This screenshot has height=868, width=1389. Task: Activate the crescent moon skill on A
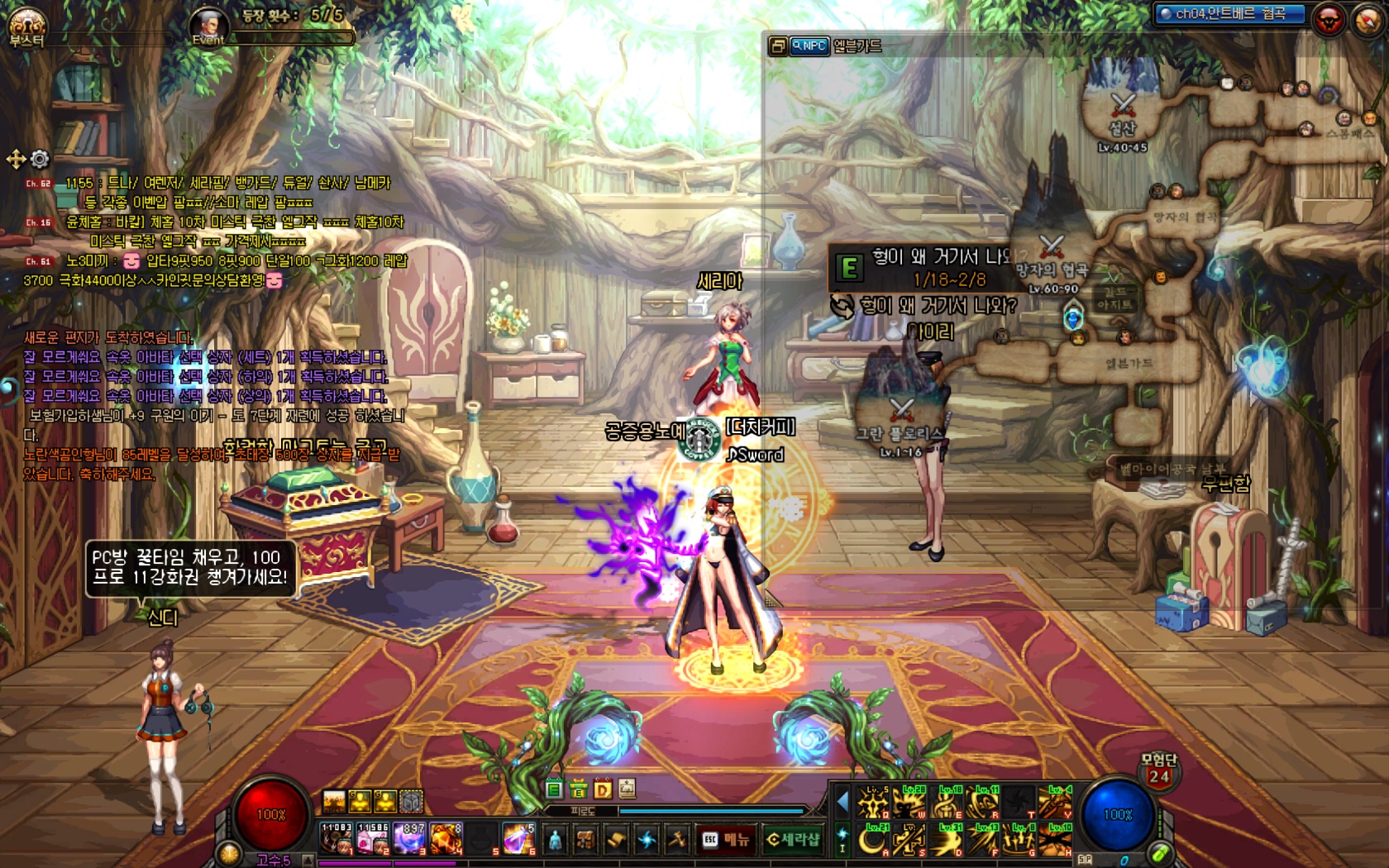pos(872,840)
